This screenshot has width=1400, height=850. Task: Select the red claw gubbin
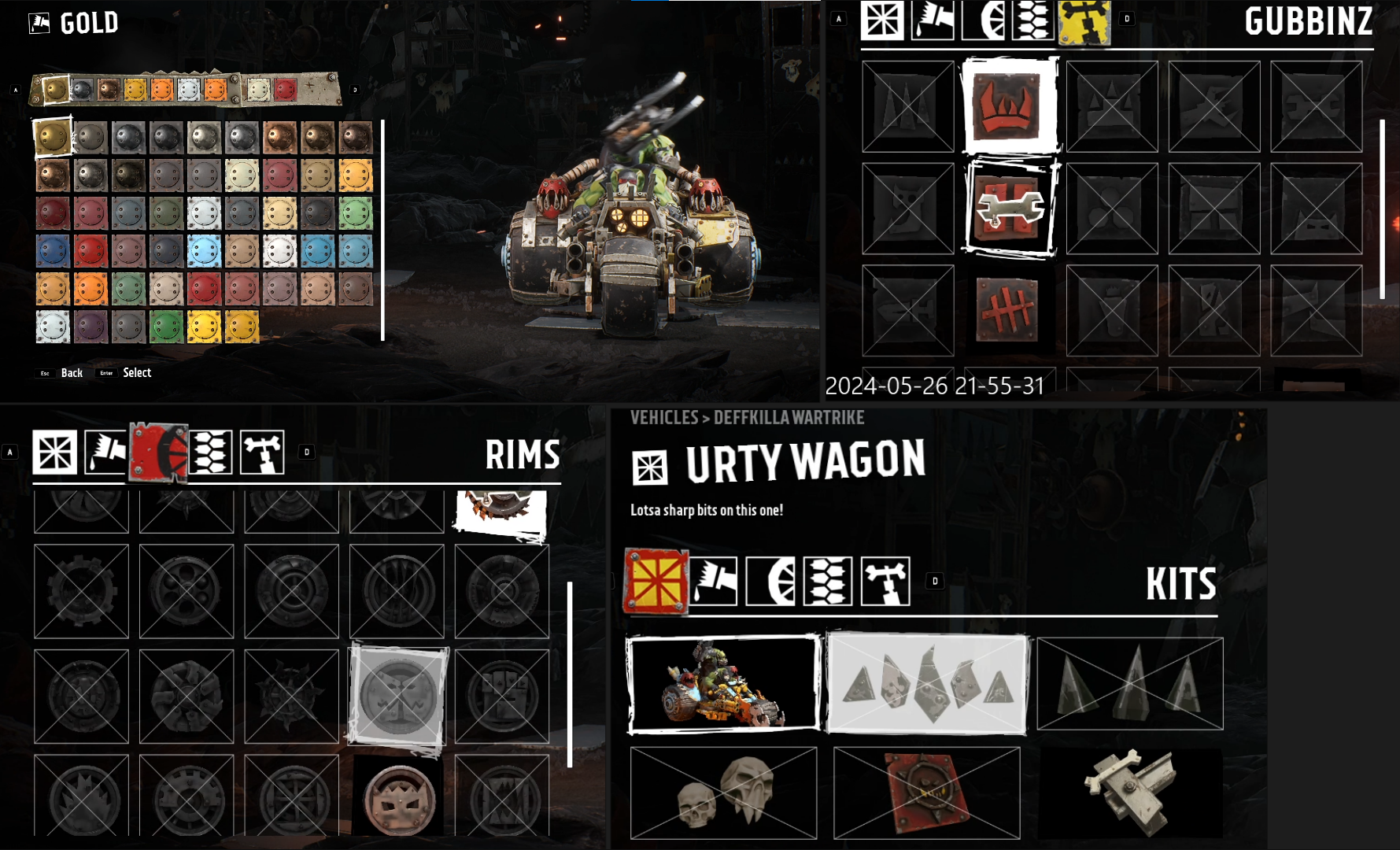click(x=1010, y=106)
